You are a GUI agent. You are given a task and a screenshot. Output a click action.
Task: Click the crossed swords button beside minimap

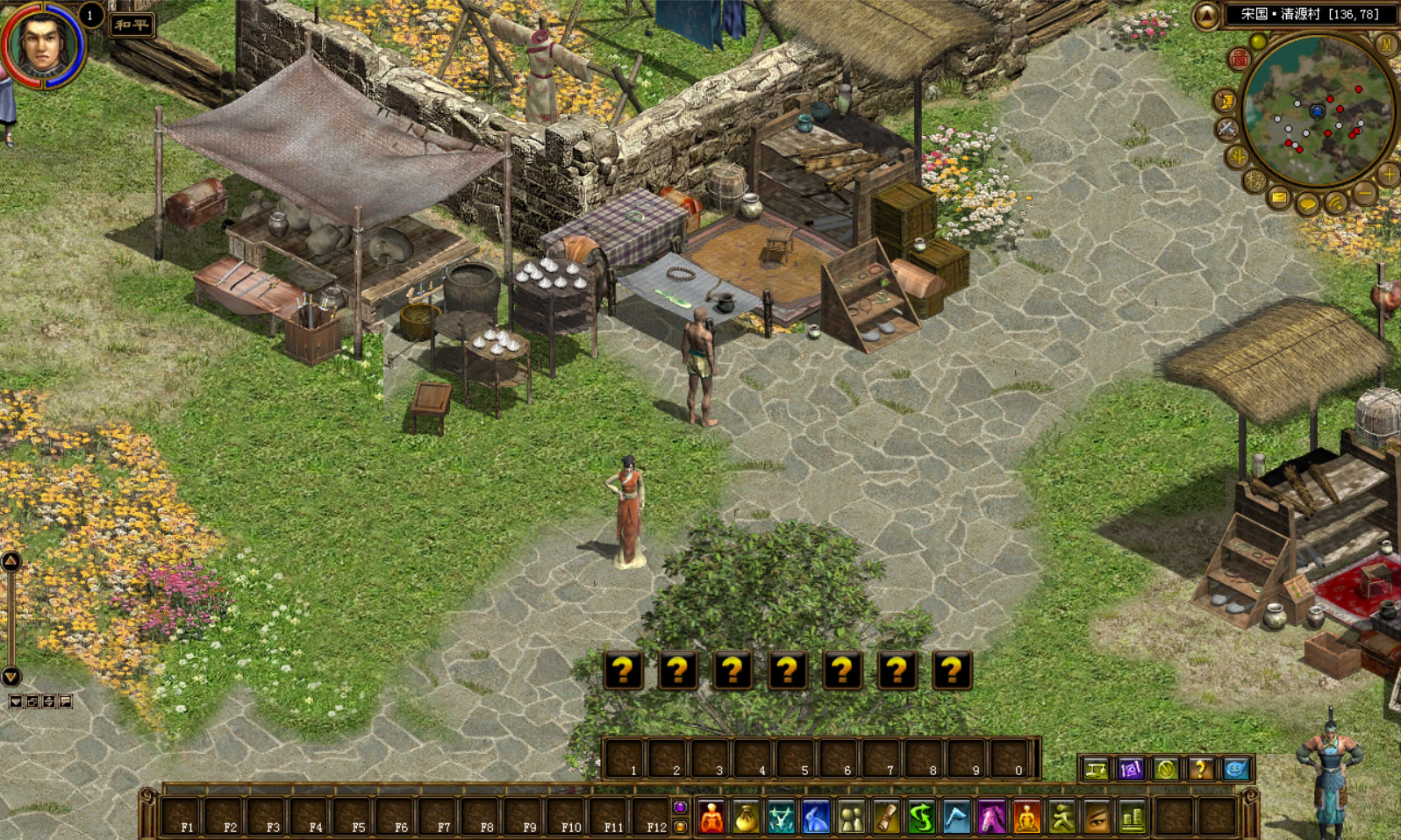(1226, 129)
